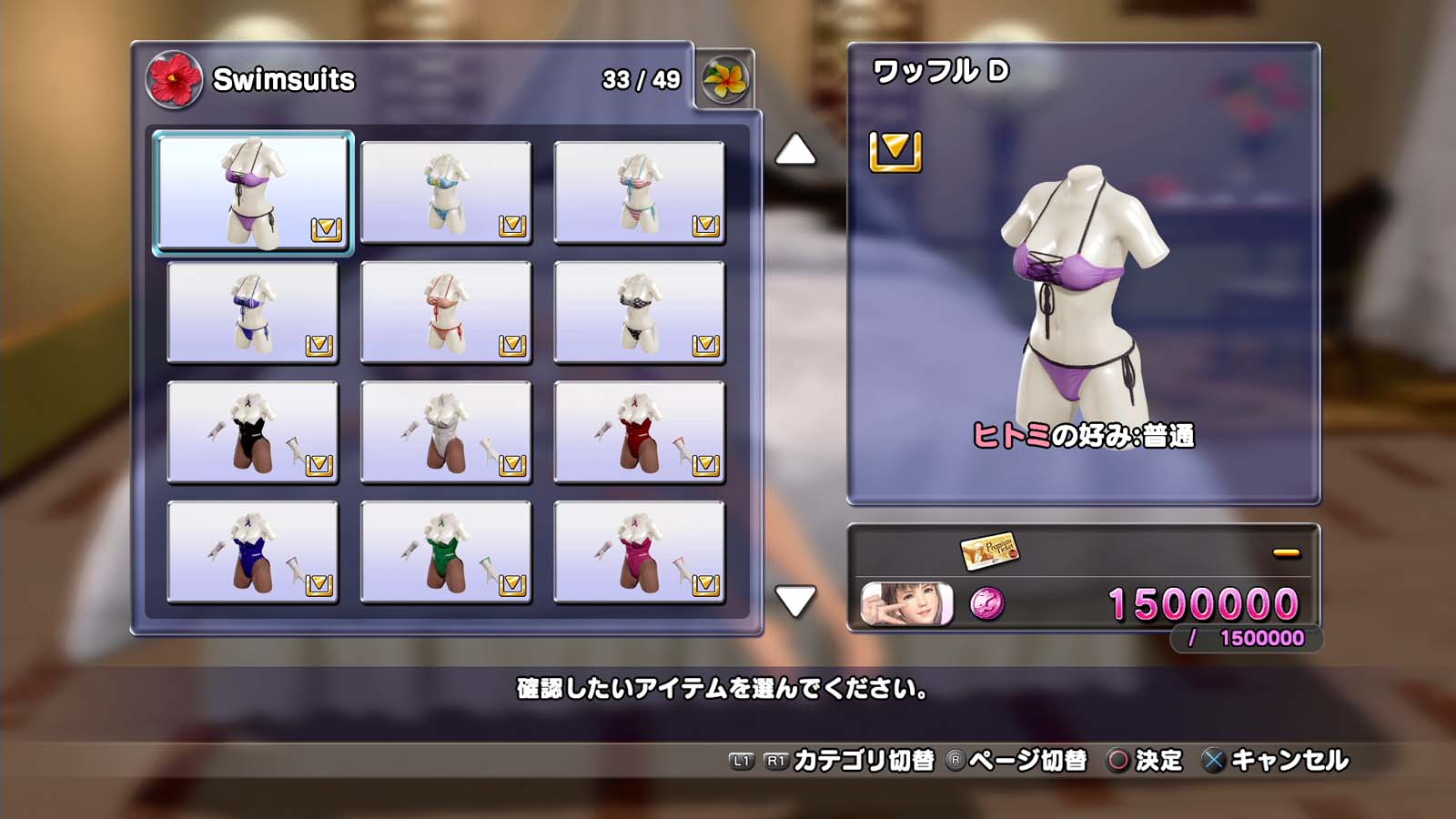
Task: Select the magenta pink bunny suit thumbnail
Action: click(x=639, y=552)
